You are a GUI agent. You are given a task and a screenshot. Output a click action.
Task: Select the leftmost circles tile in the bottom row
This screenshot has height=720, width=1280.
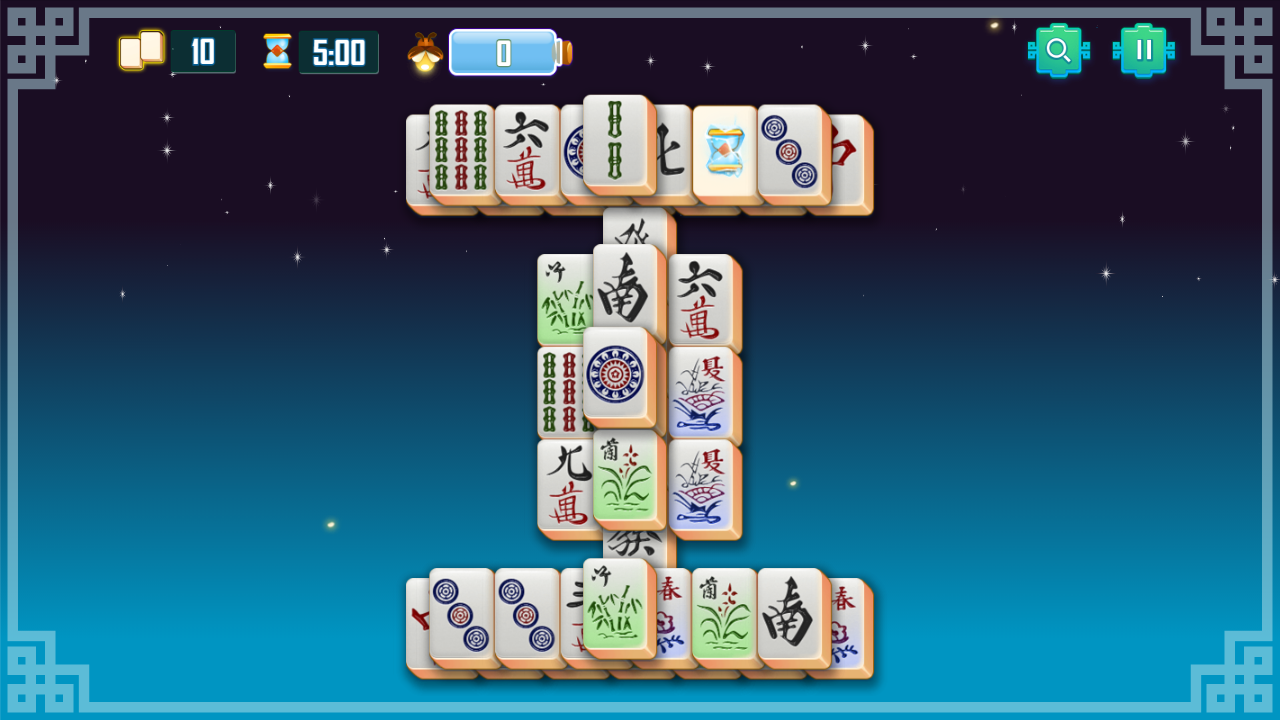coord(459,615)
